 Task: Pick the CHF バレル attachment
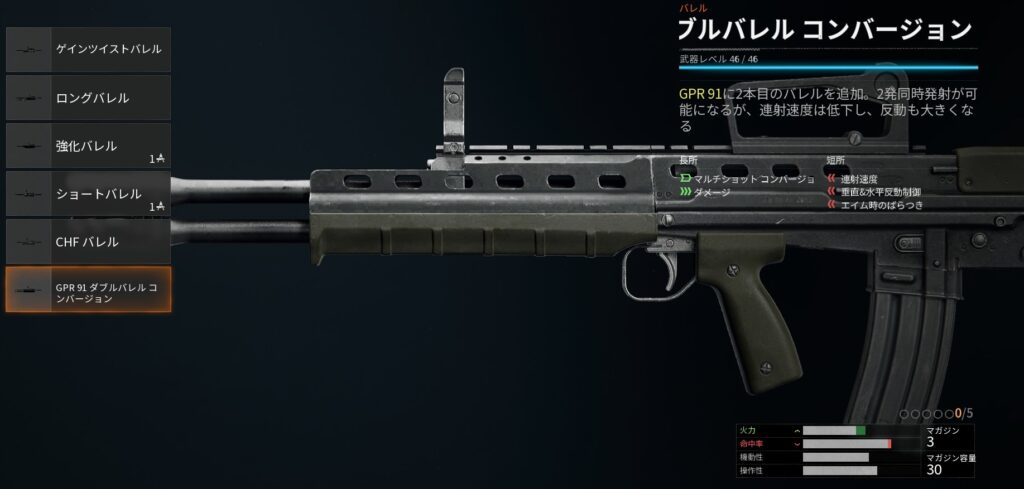[88, 242]
